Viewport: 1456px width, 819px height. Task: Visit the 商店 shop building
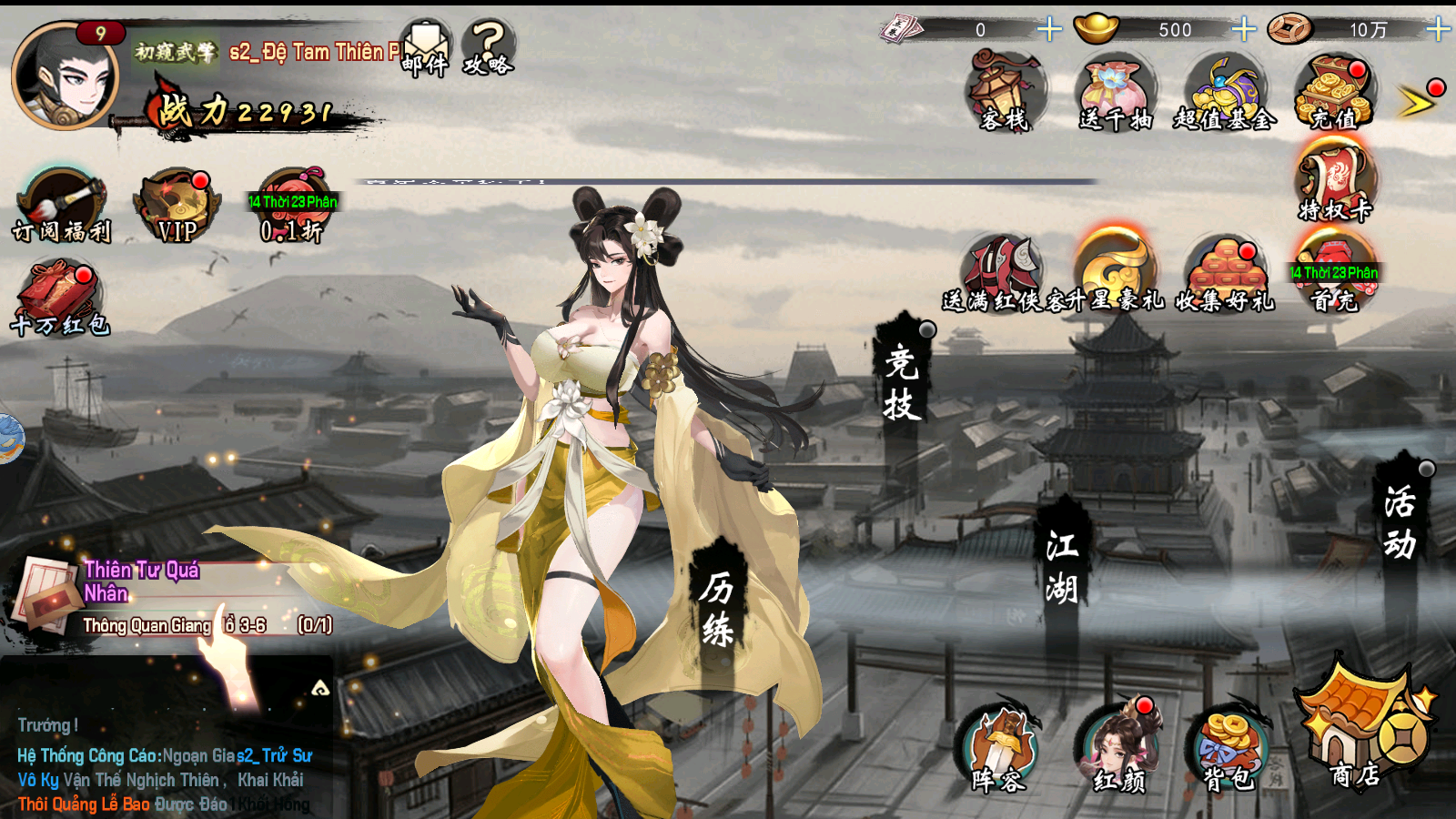coord(1360,728)
